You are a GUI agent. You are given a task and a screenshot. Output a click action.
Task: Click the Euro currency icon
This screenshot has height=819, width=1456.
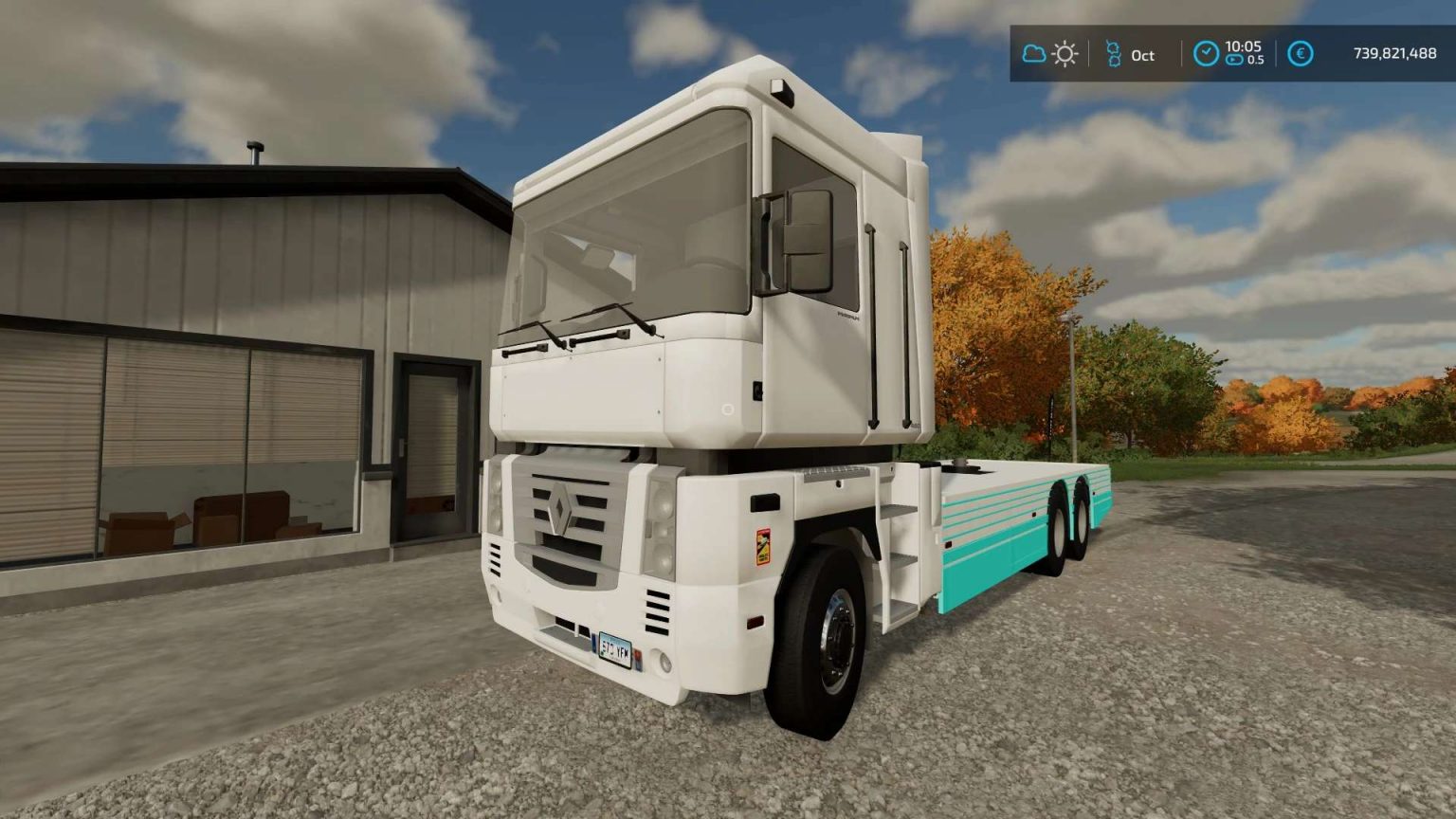[1301, 54]
